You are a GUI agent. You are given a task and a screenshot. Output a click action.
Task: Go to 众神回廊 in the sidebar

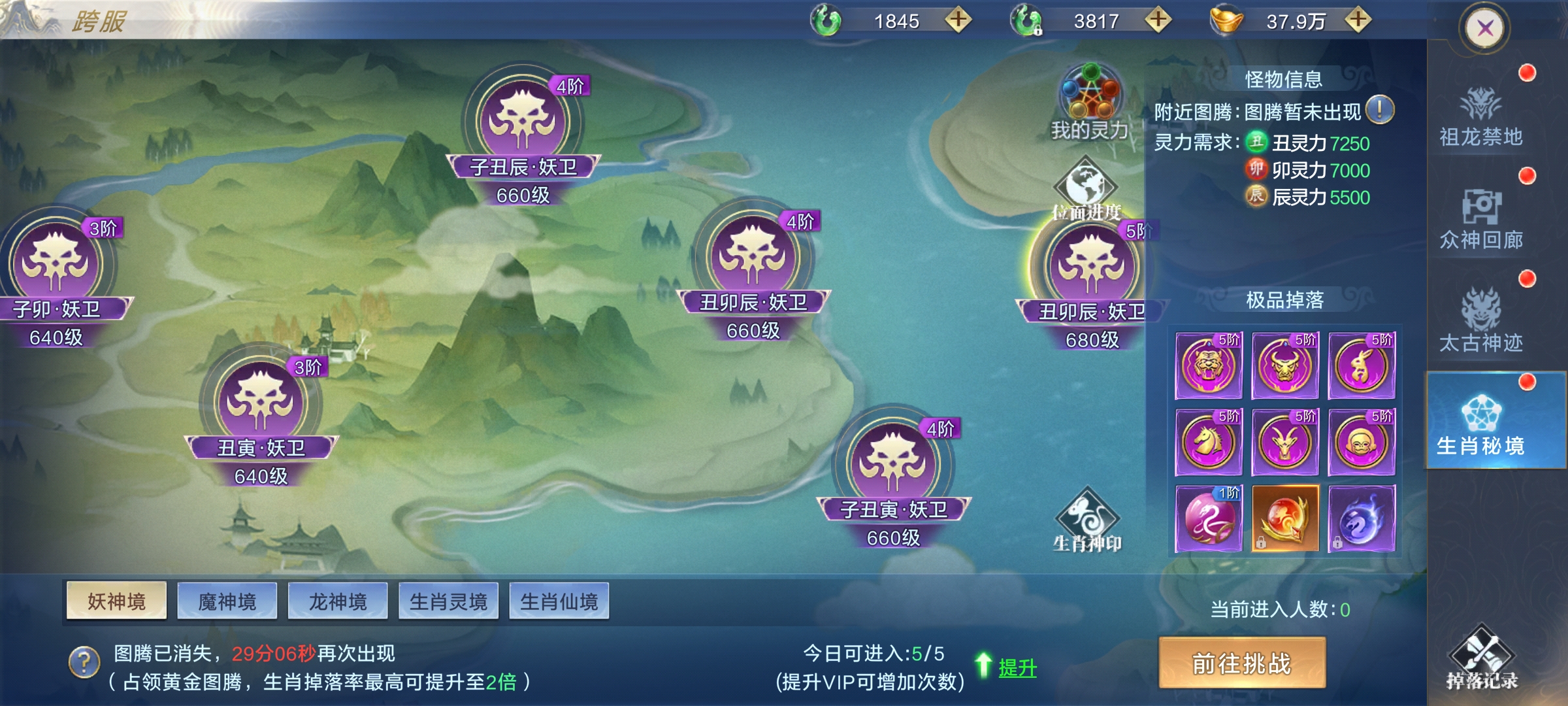(1481, 220)
